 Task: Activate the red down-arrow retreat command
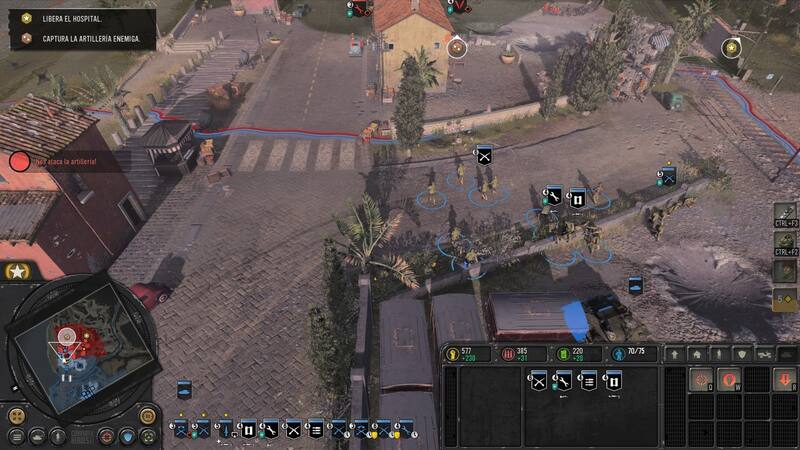point(785,380)
